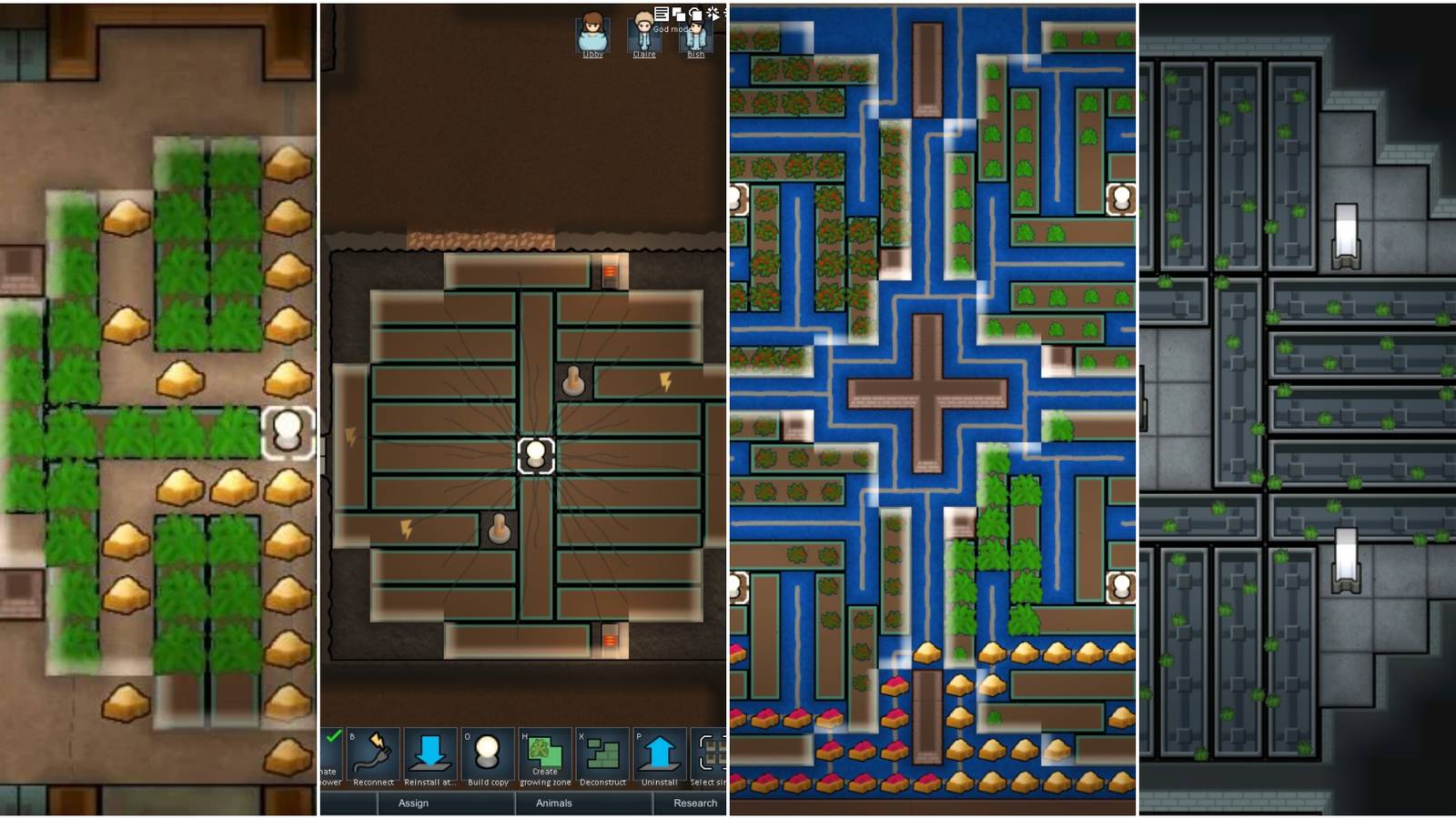Activate the Reinstall at tool
The image size is (1456, 819).
click(x=431, y=751)
